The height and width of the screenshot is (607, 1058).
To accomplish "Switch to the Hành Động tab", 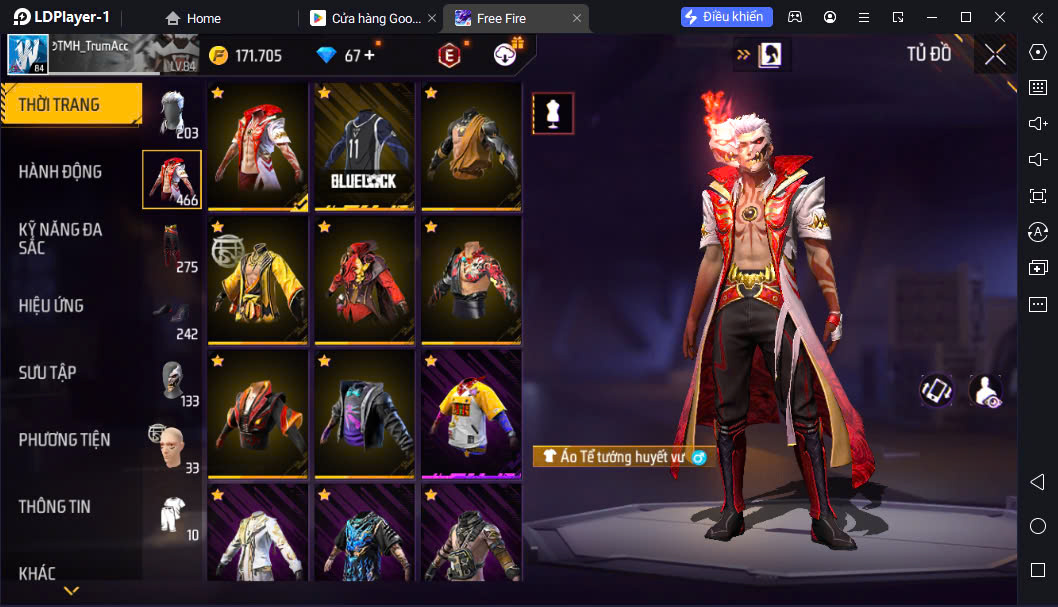I will (60, 172).
